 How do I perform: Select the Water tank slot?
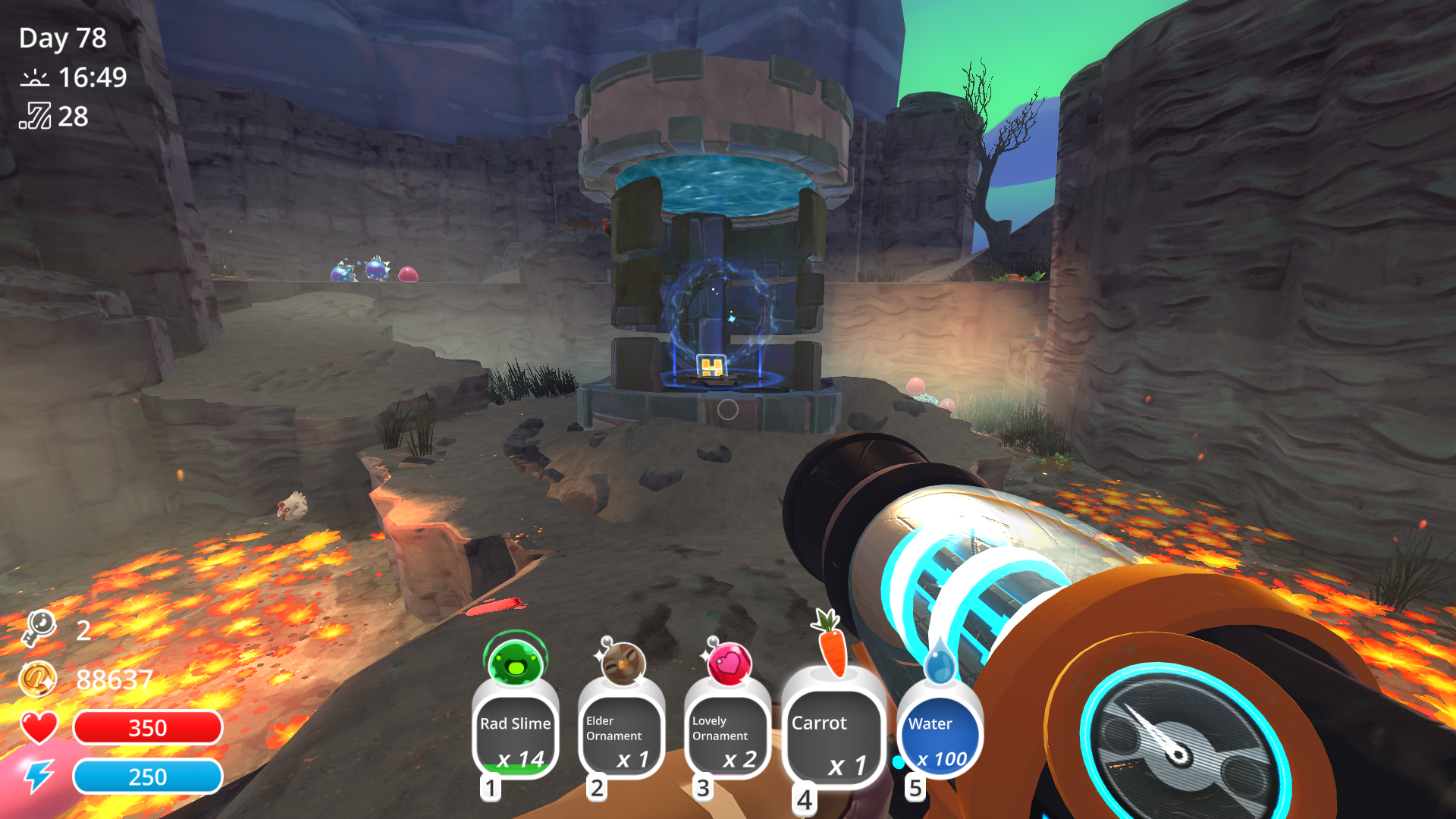pos(940,736)
